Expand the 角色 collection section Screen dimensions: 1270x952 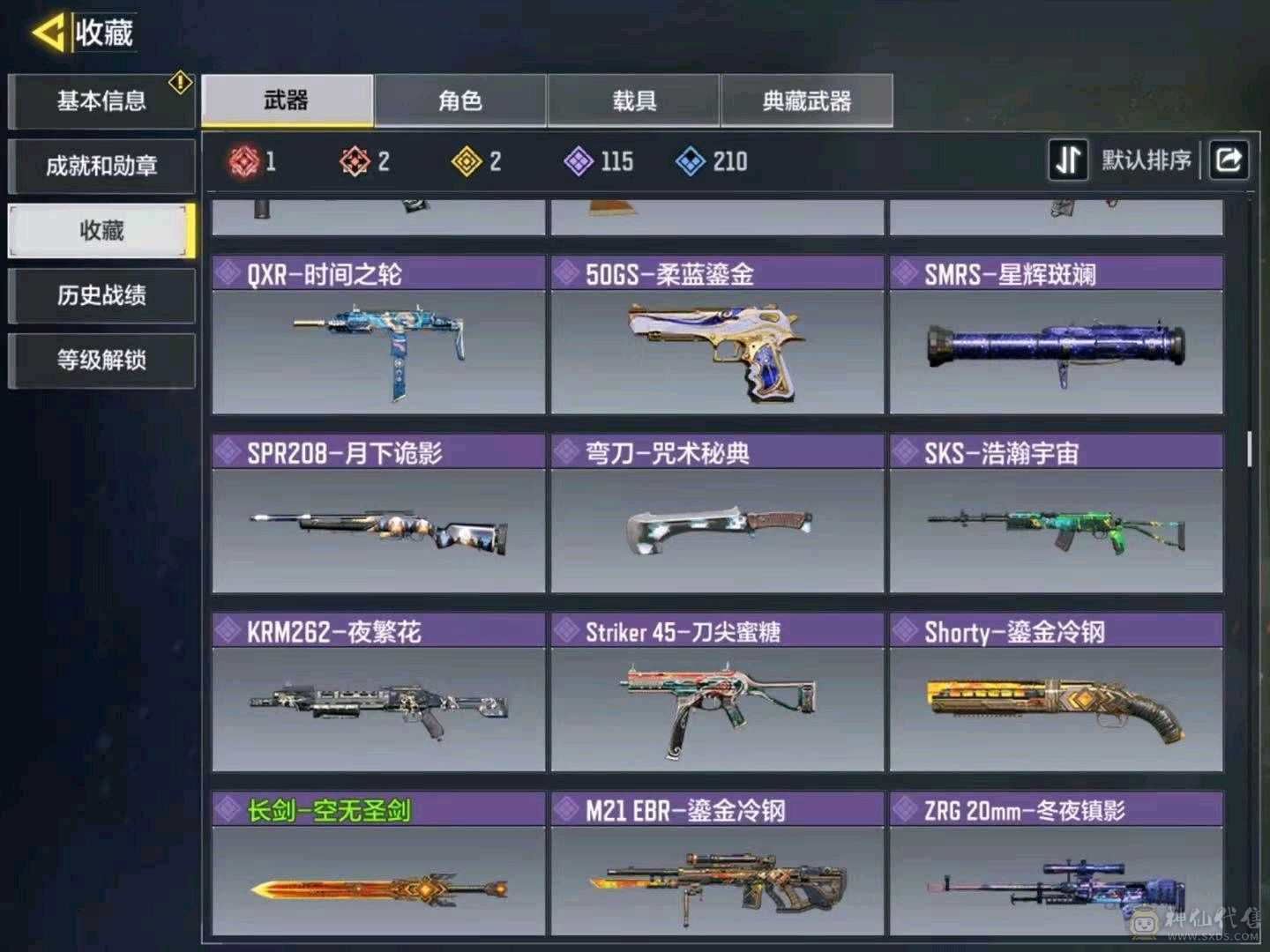click(x=459, y=101)
